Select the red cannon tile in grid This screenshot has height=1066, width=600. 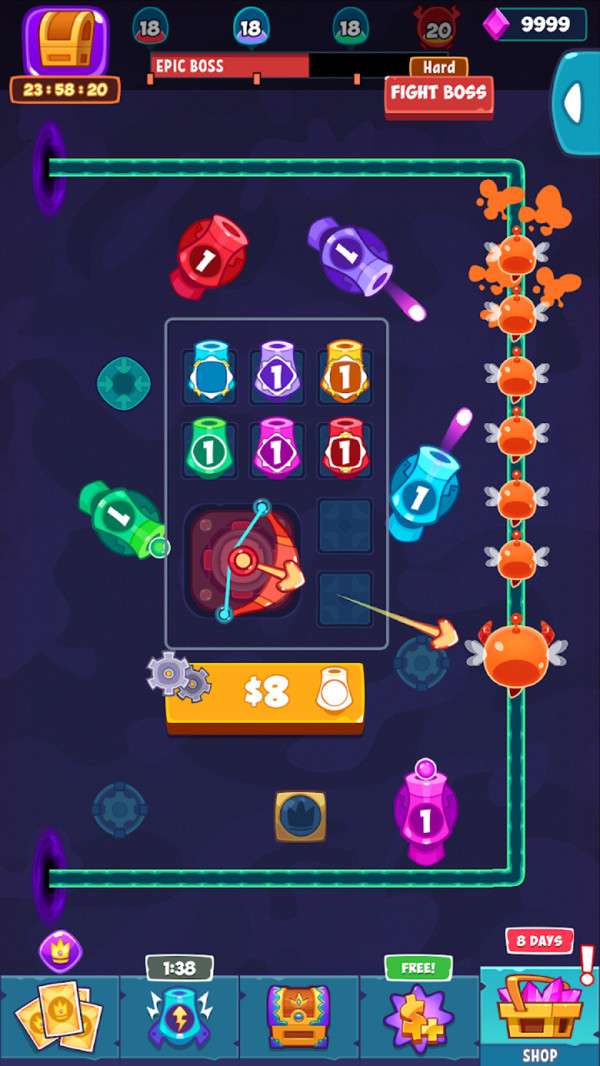click(x=343, y=449)
